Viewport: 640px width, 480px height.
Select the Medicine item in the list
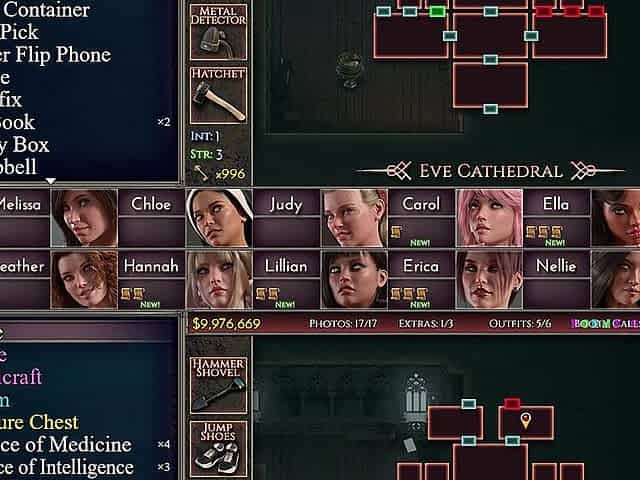(70, 445)
